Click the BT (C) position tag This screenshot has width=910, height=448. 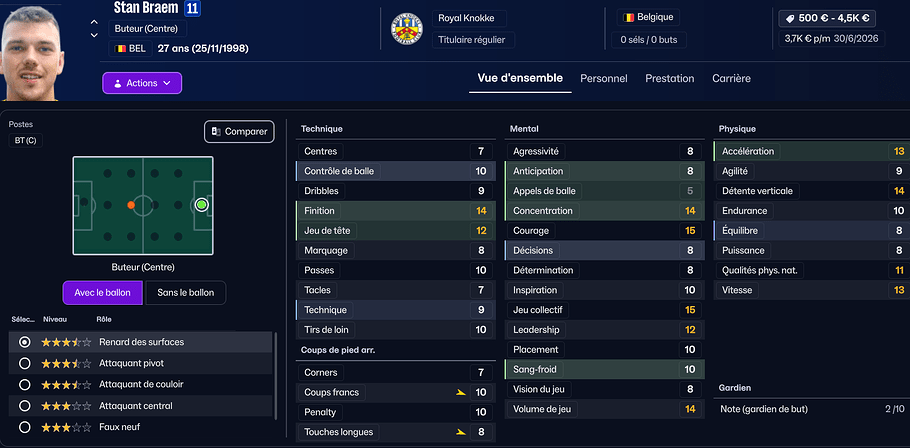point(25,141)
